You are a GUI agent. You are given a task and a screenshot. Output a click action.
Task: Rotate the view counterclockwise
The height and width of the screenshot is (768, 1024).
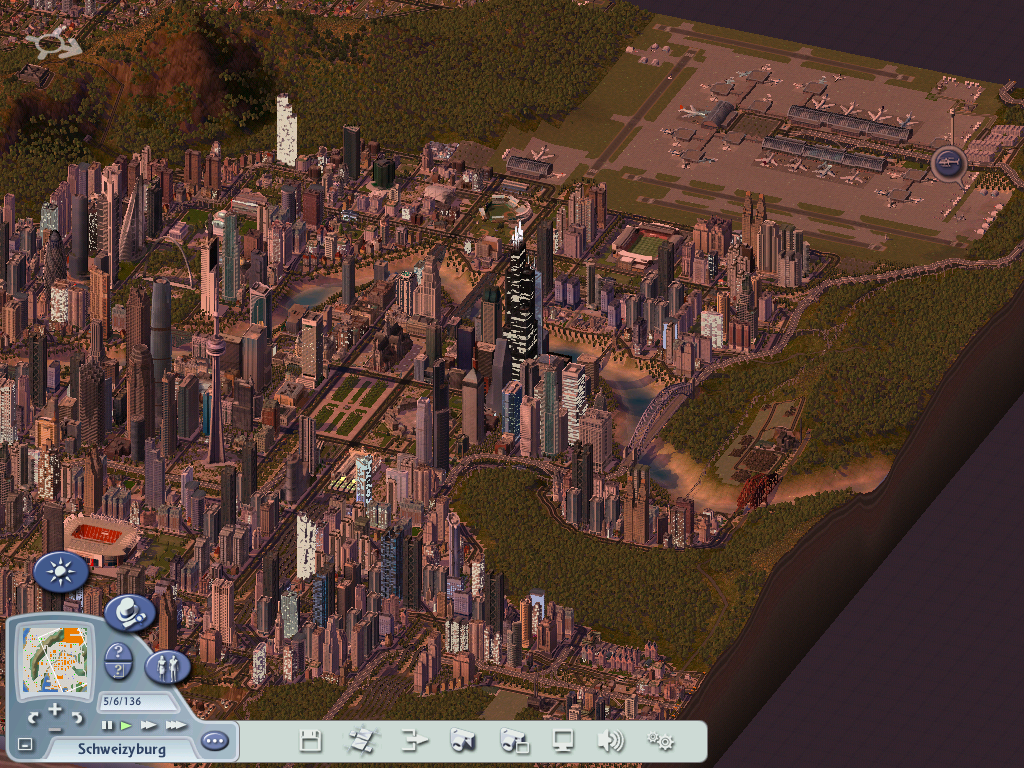pyautogui.click(x=33, y=718)
